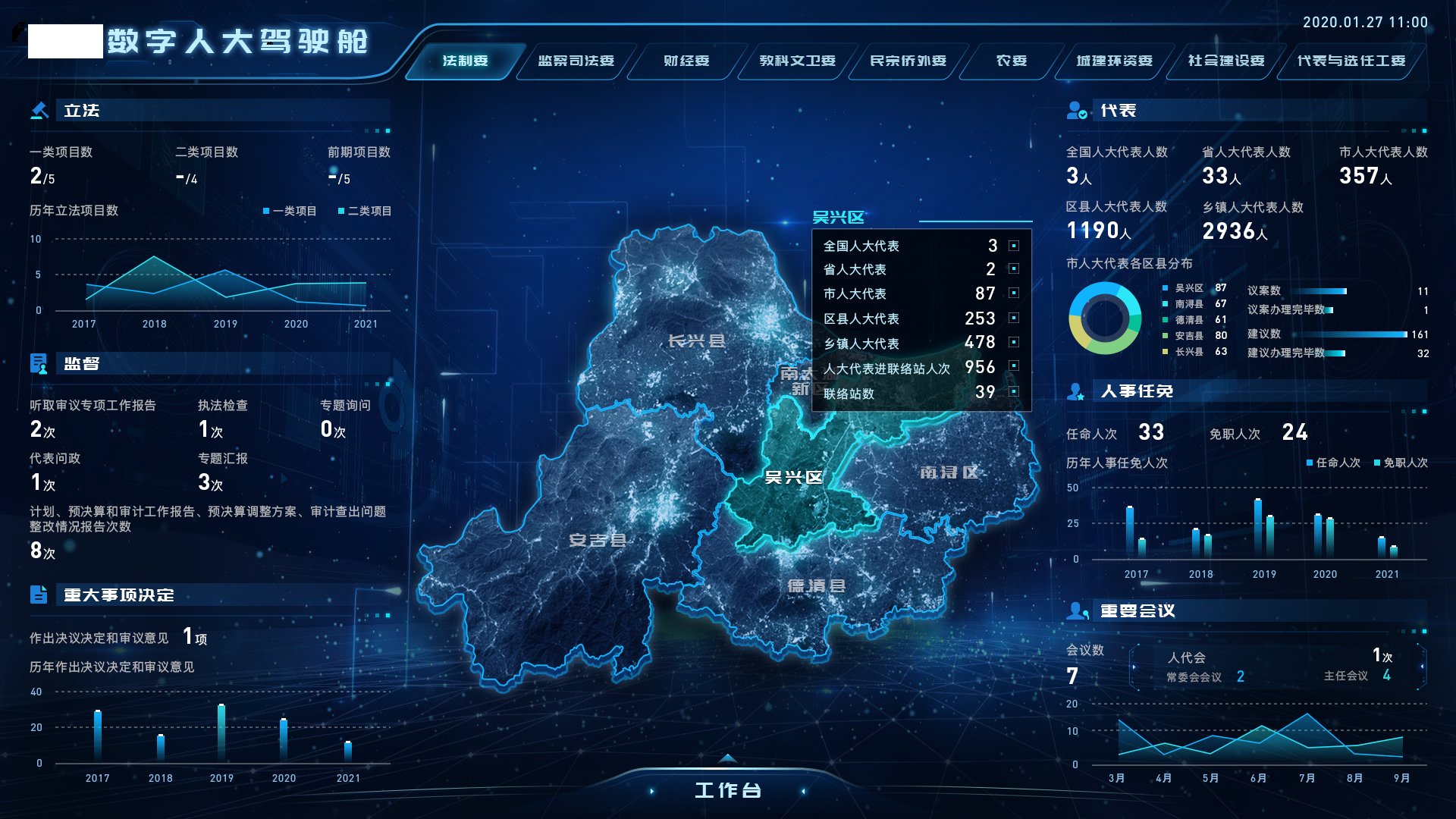Select the 安吉县 region on the map
Viewport: 1456px width, 819px height.
click(599, 541)
